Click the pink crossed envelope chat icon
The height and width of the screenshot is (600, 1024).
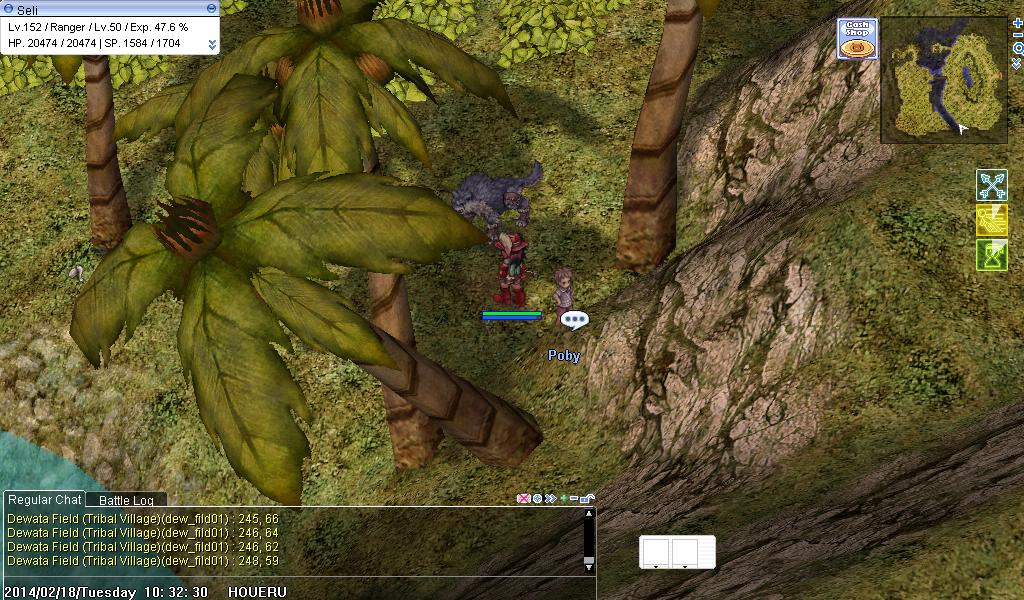(x=523, y=498)
